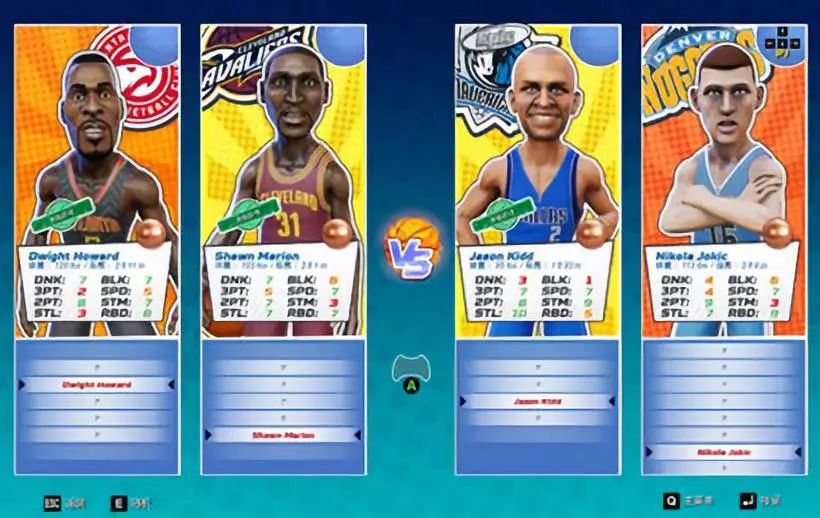Choose the Jason Kidd name row in list

tap(537, 401)
